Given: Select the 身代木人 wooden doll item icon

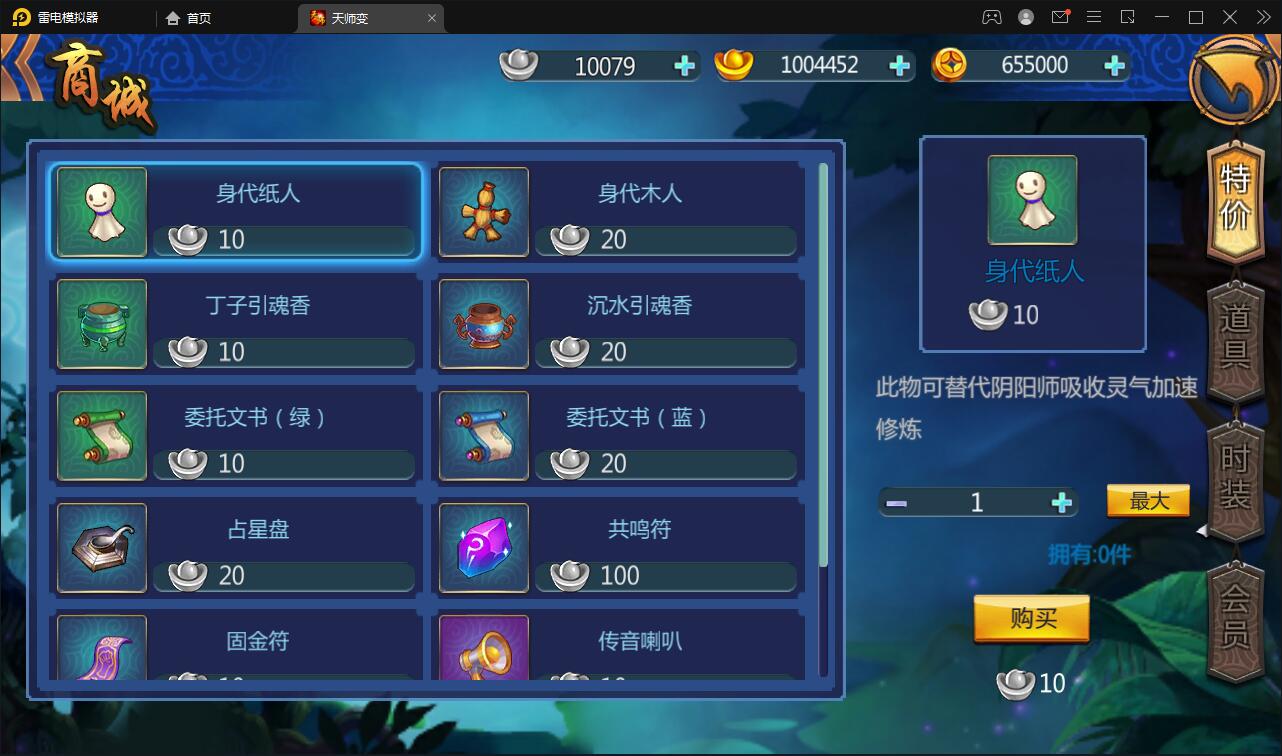Looking at the screenshot, I should click(x=483, y=211).
